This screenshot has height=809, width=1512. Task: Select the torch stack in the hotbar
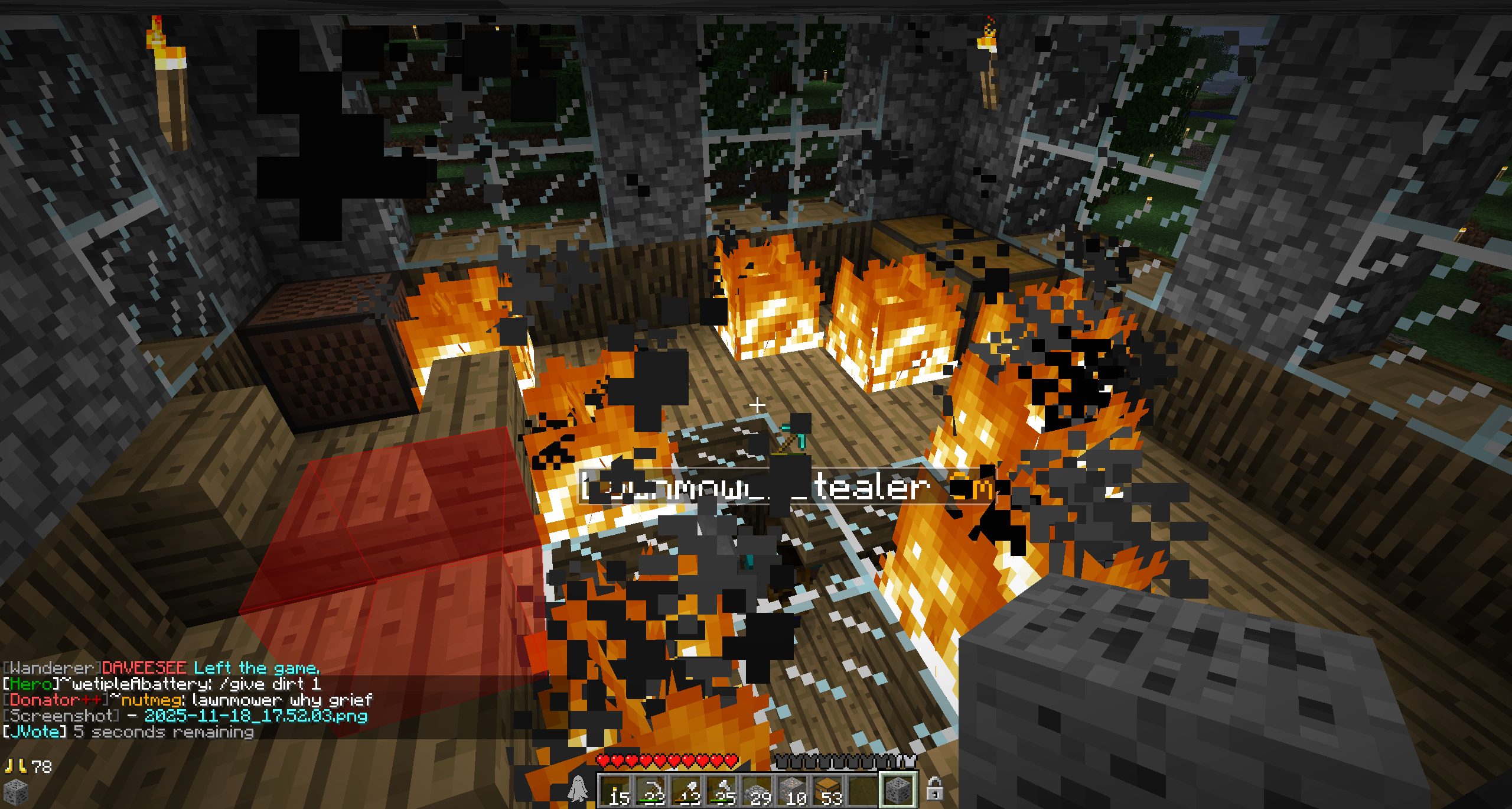tap(615, 790)
